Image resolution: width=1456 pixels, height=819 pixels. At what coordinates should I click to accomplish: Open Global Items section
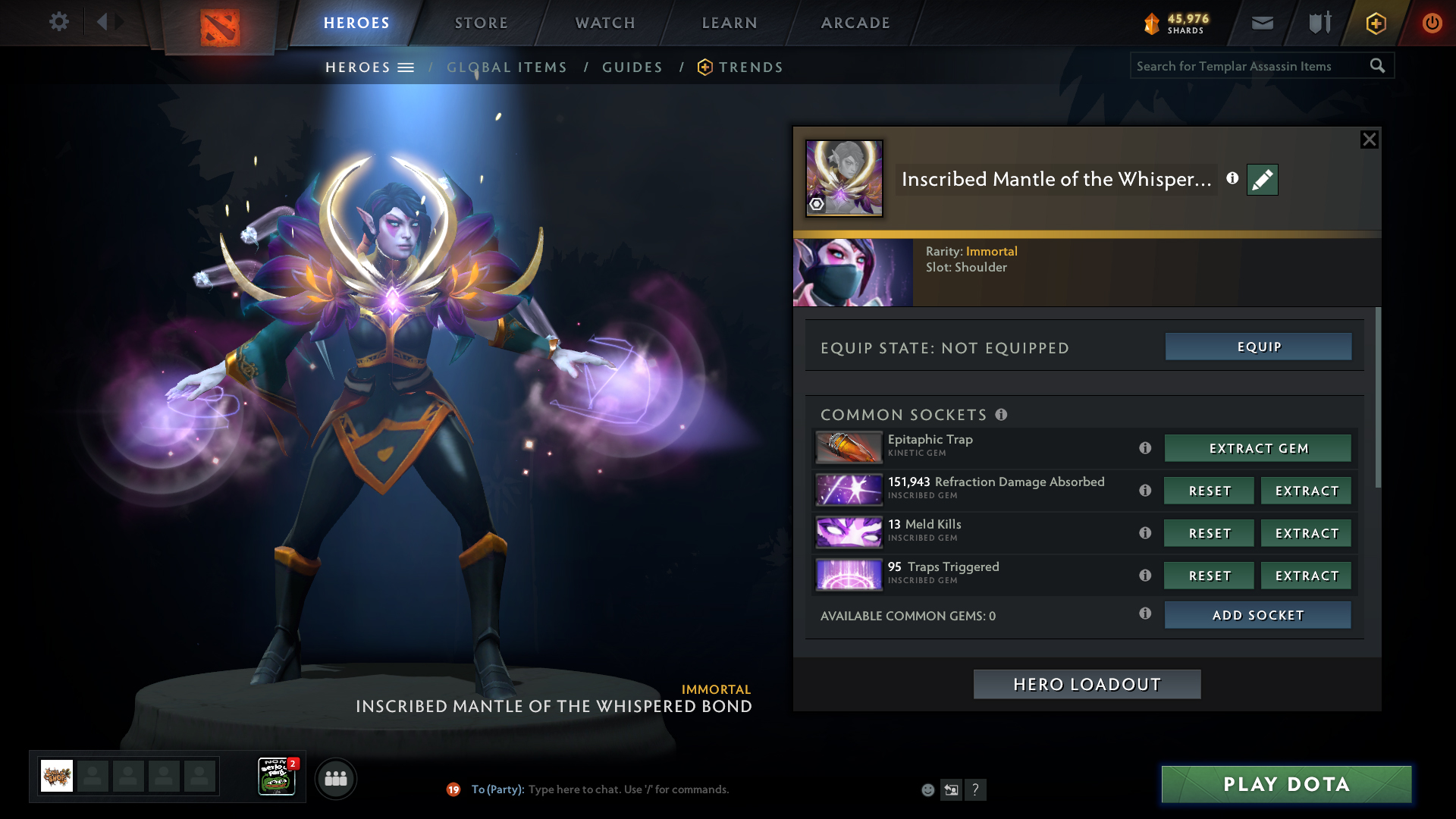pos(507,67)
